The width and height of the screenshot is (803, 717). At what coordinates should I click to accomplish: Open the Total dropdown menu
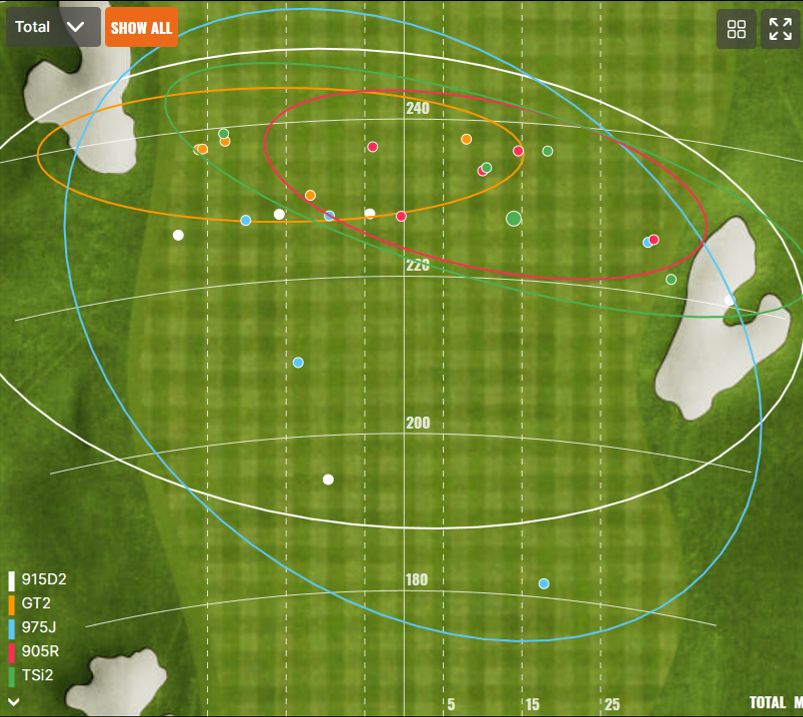point(52,27)
